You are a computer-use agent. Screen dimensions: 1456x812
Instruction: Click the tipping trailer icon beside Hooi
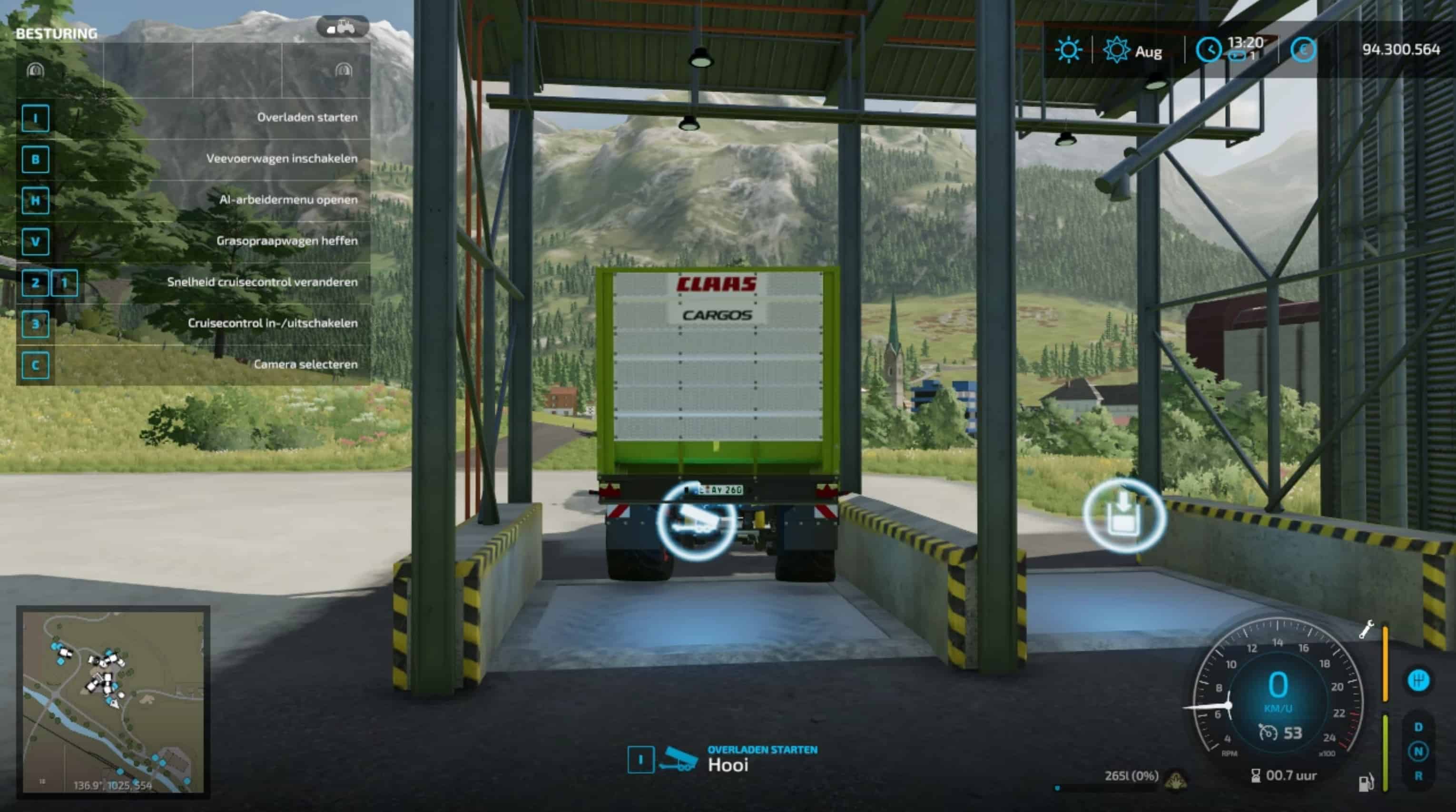click(680, 759)
